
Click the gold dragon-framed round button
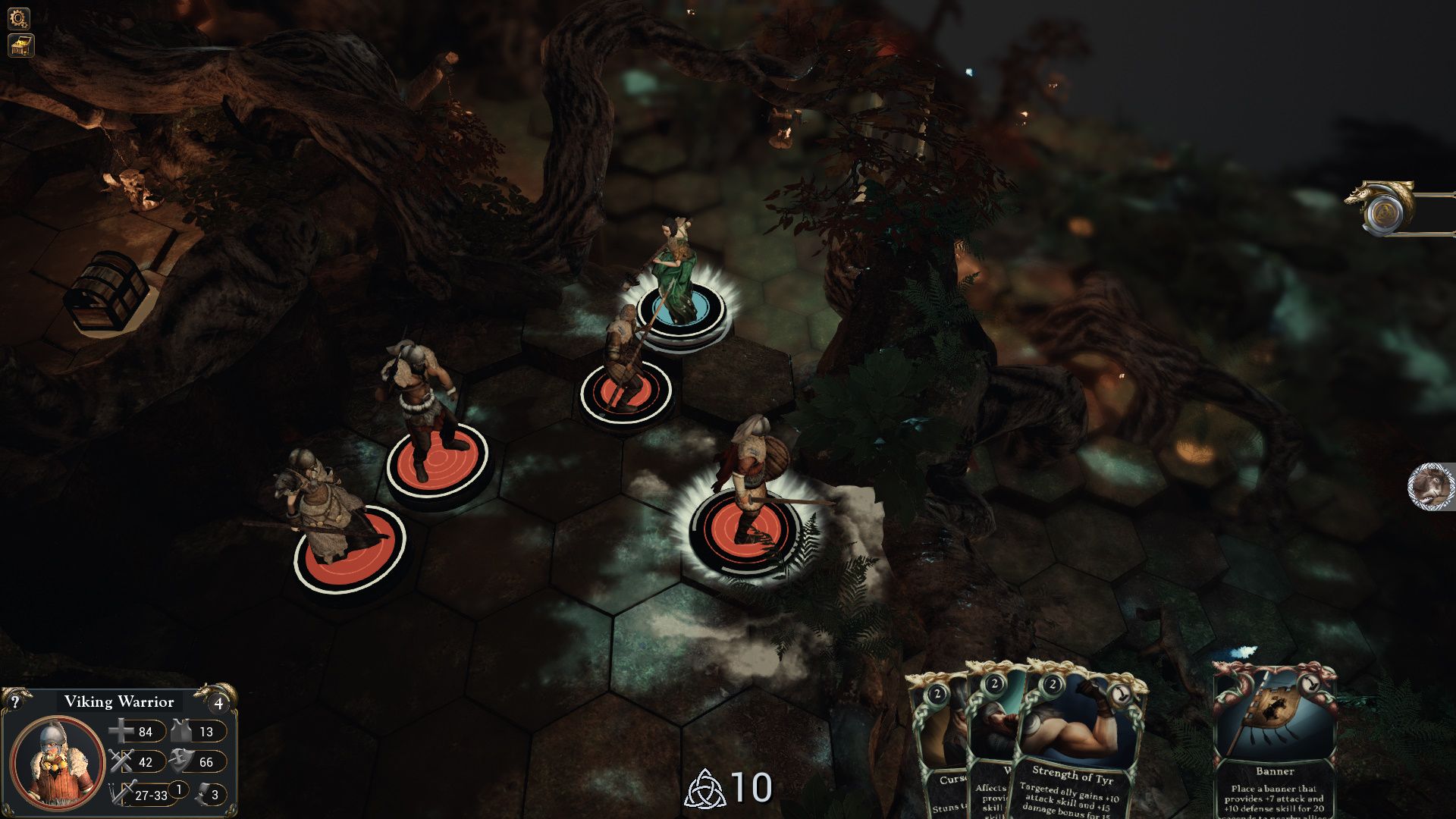click(1387, 212)
